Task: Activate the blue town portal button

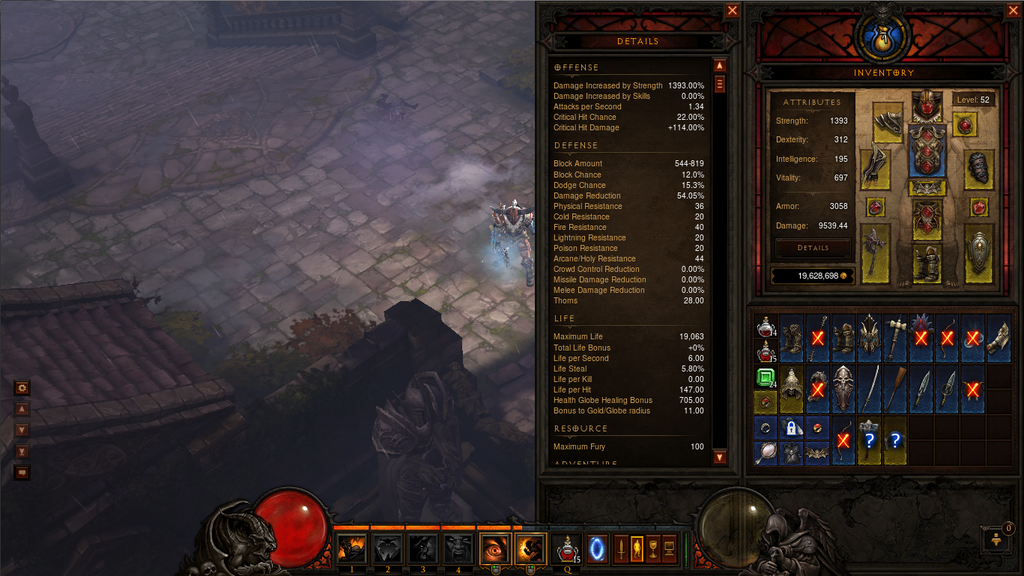Action: [x=597, y=548]
